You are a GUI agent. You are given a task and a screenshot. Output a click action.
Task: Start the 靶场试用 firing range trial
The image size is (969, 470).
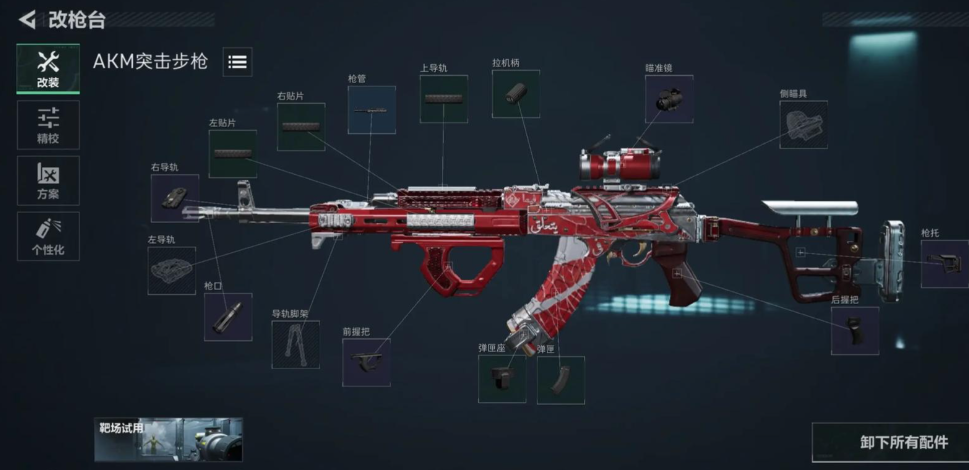click(x=168, y=439)
